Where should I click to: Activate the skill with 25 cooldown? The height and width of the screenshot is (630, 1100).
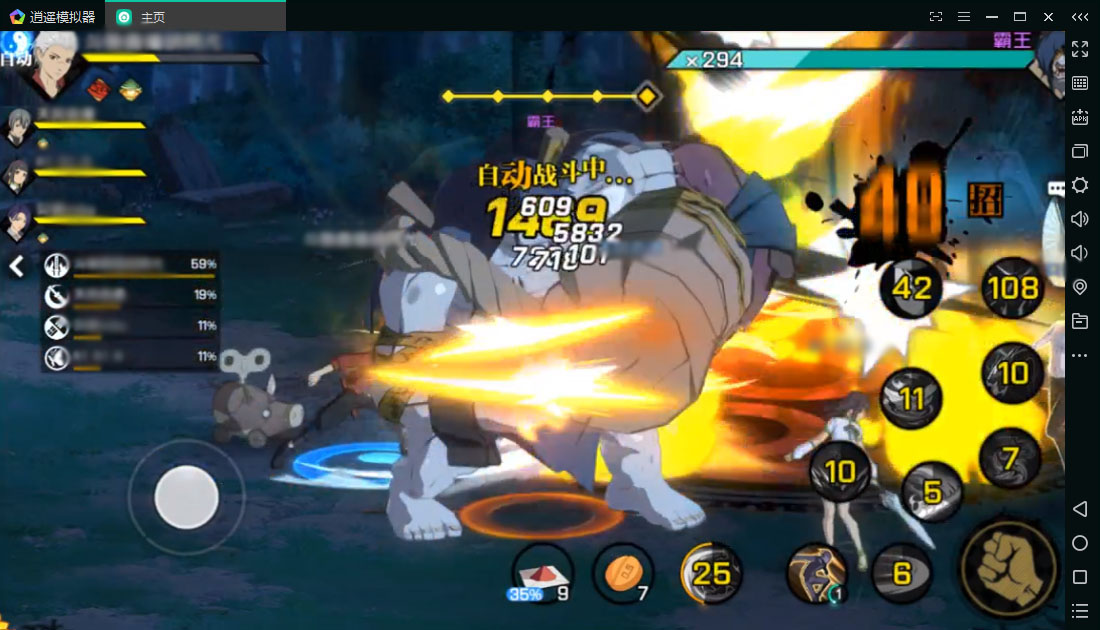pos(710,573)
